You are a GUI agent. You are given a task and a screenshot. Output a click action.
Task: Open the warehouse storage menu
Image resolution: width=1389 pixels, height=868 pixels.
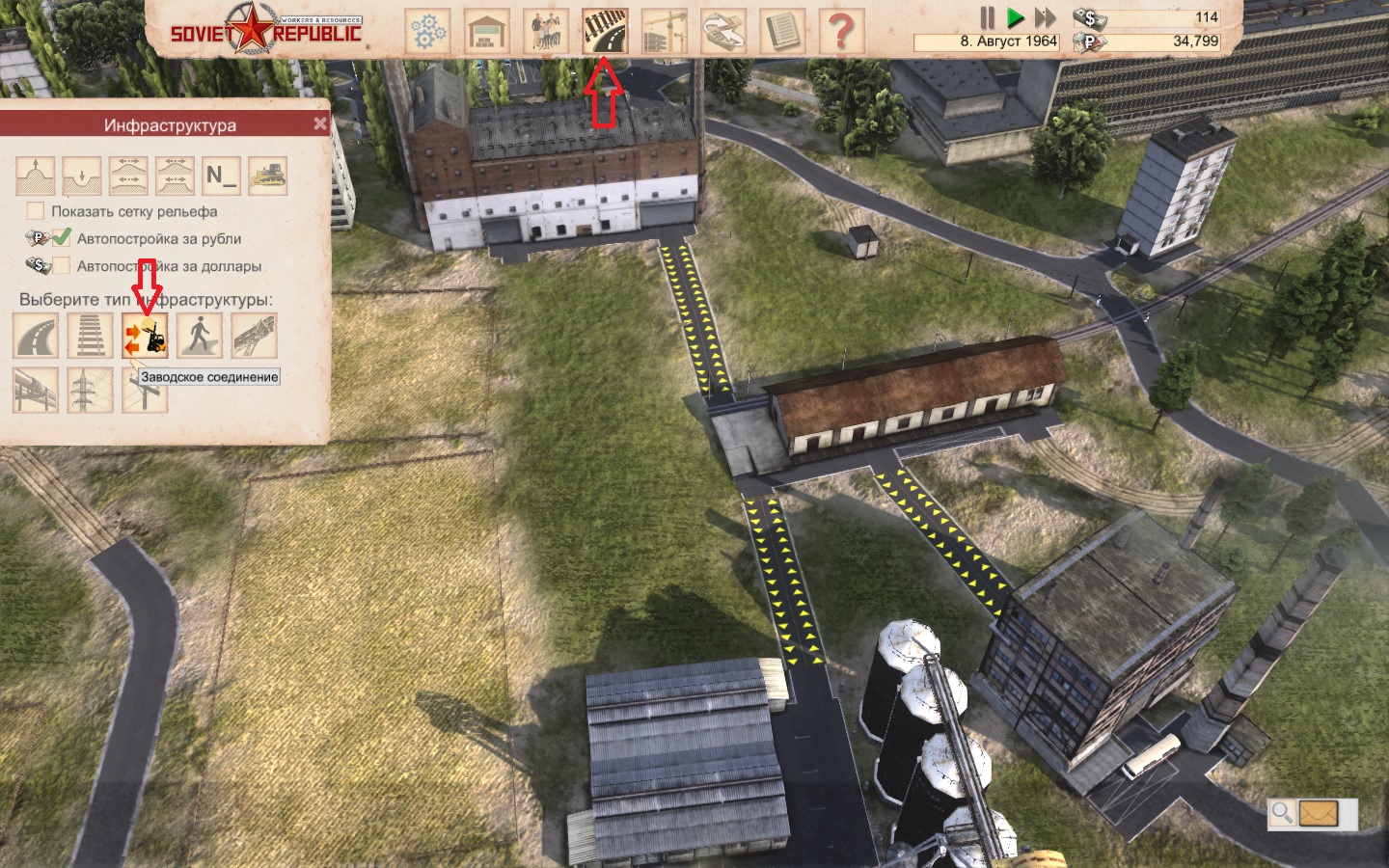487,31
